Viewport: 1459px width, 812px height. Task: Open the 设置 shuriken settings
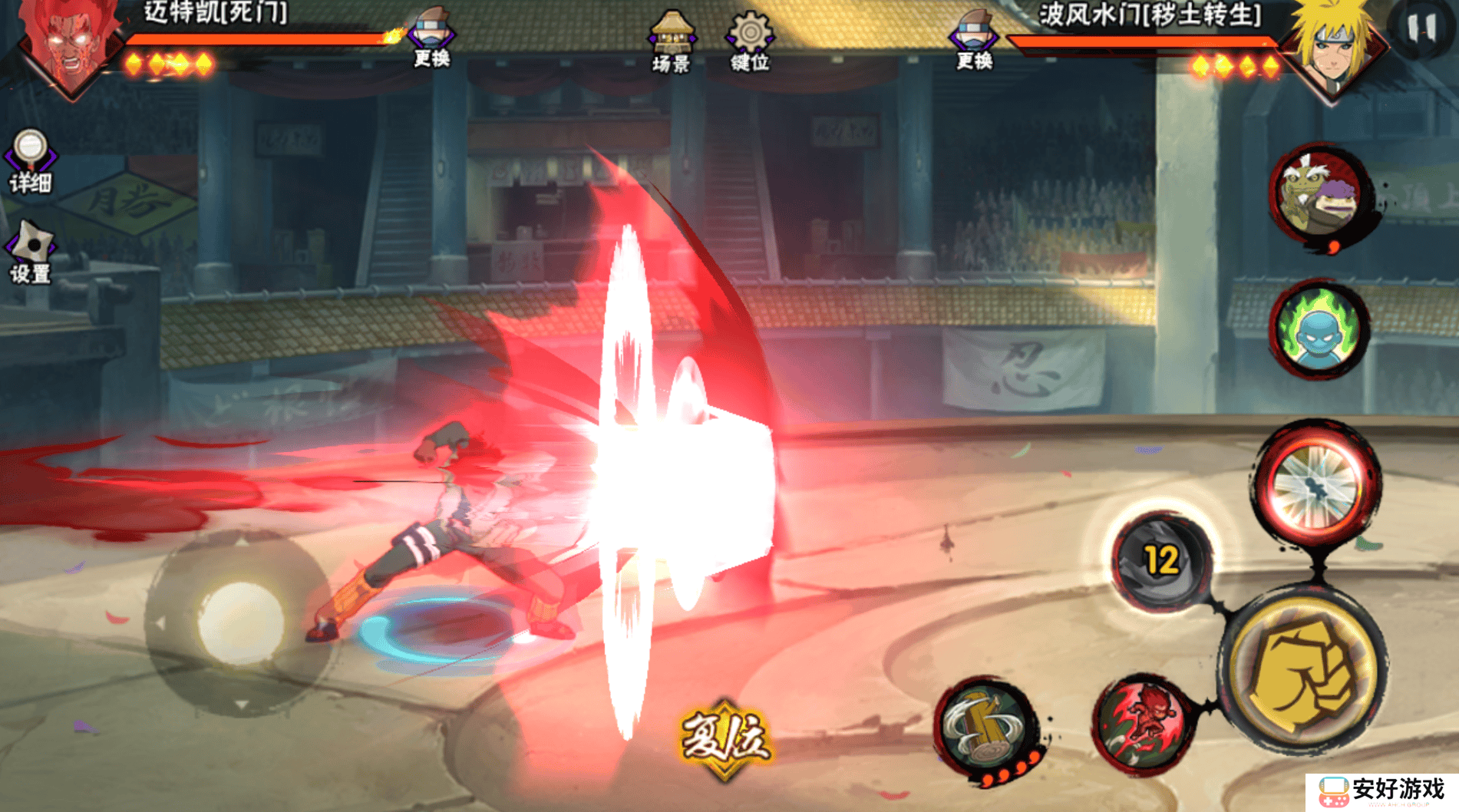point(30,253)
